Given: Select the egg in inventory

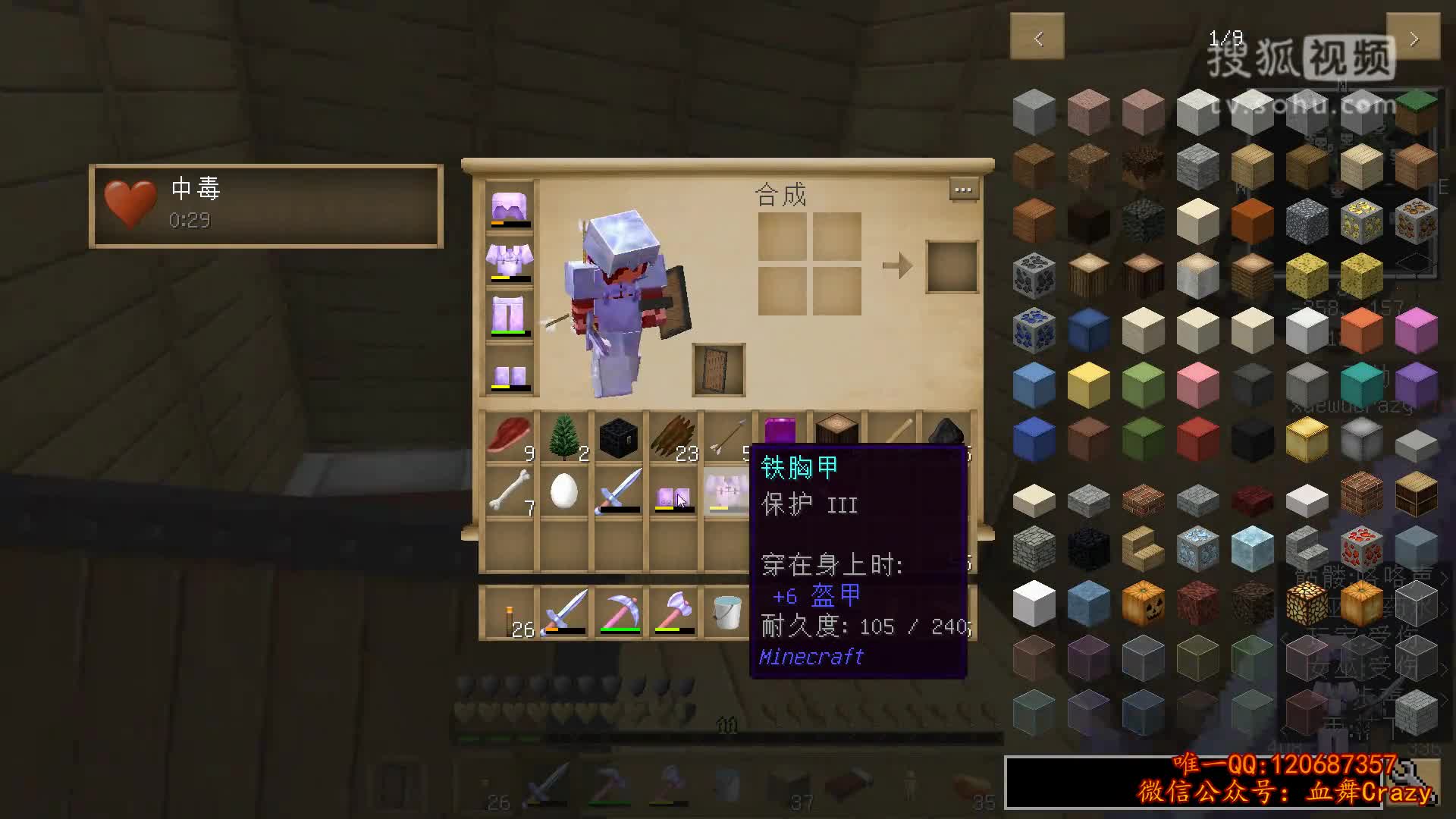Looking at the screenshot, I should coord(564,493).
